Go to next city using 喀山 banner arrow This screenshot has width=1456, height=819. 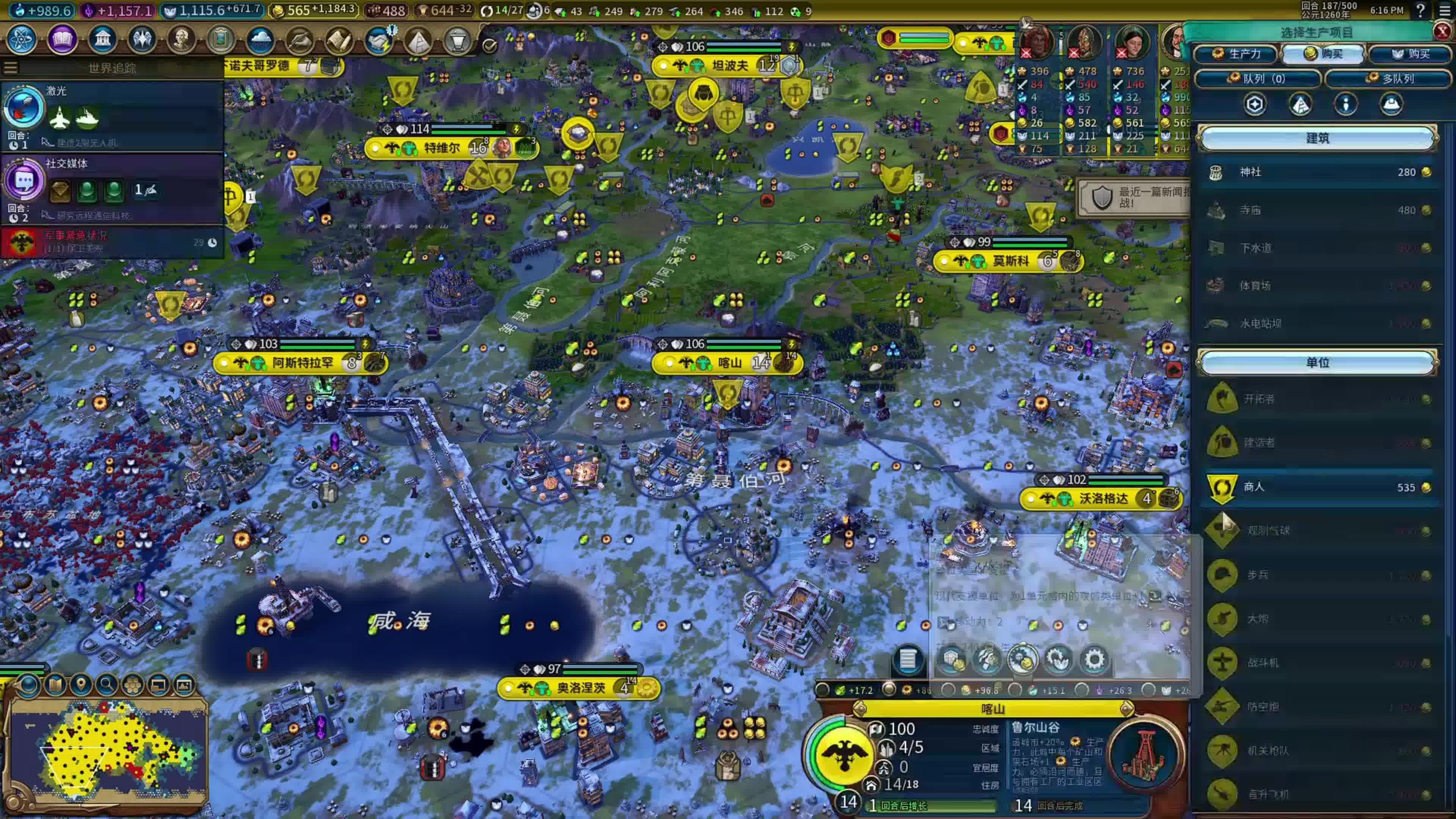1126,709
